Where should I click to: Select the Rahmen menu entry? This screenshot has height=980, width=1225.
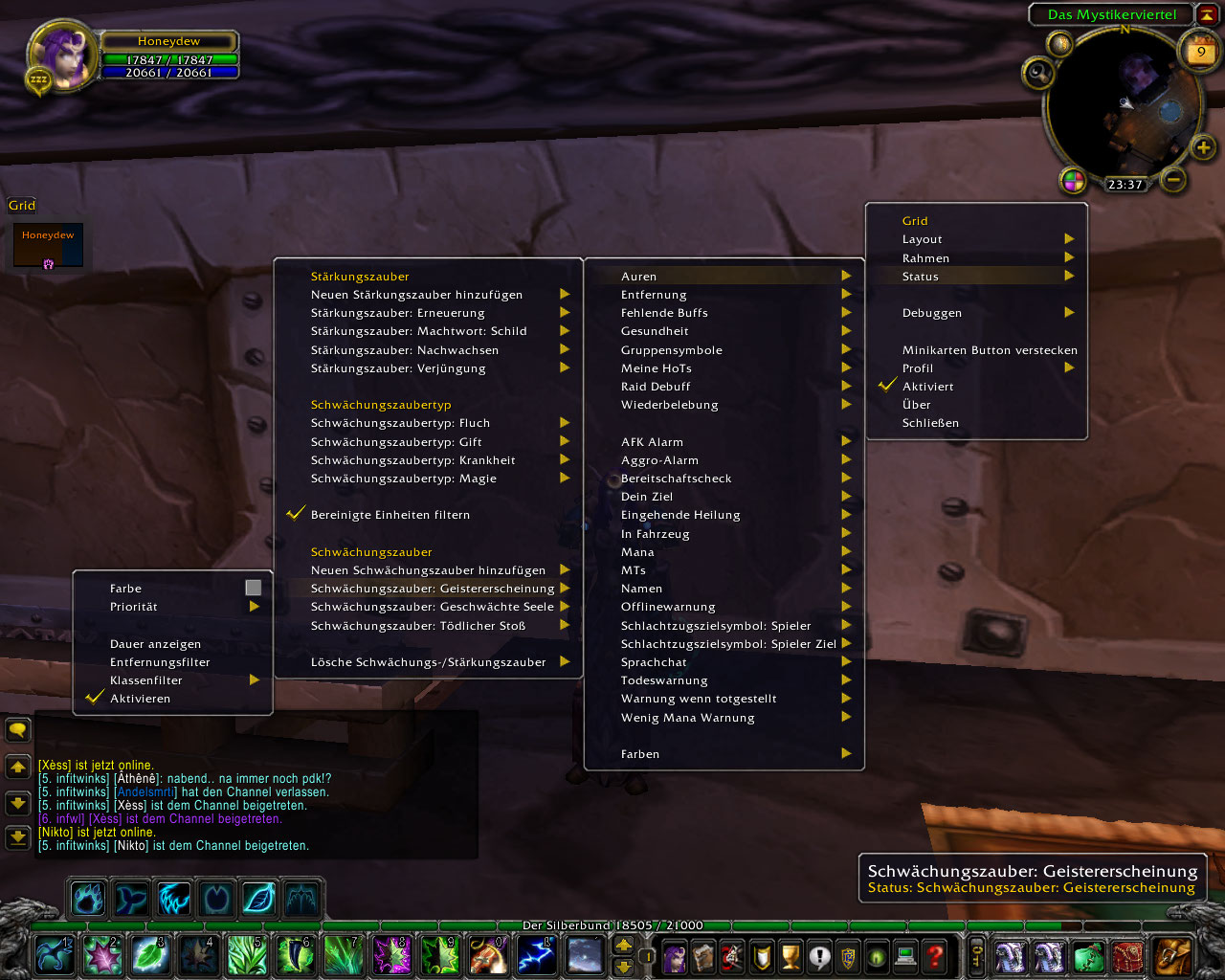(976, 258)
